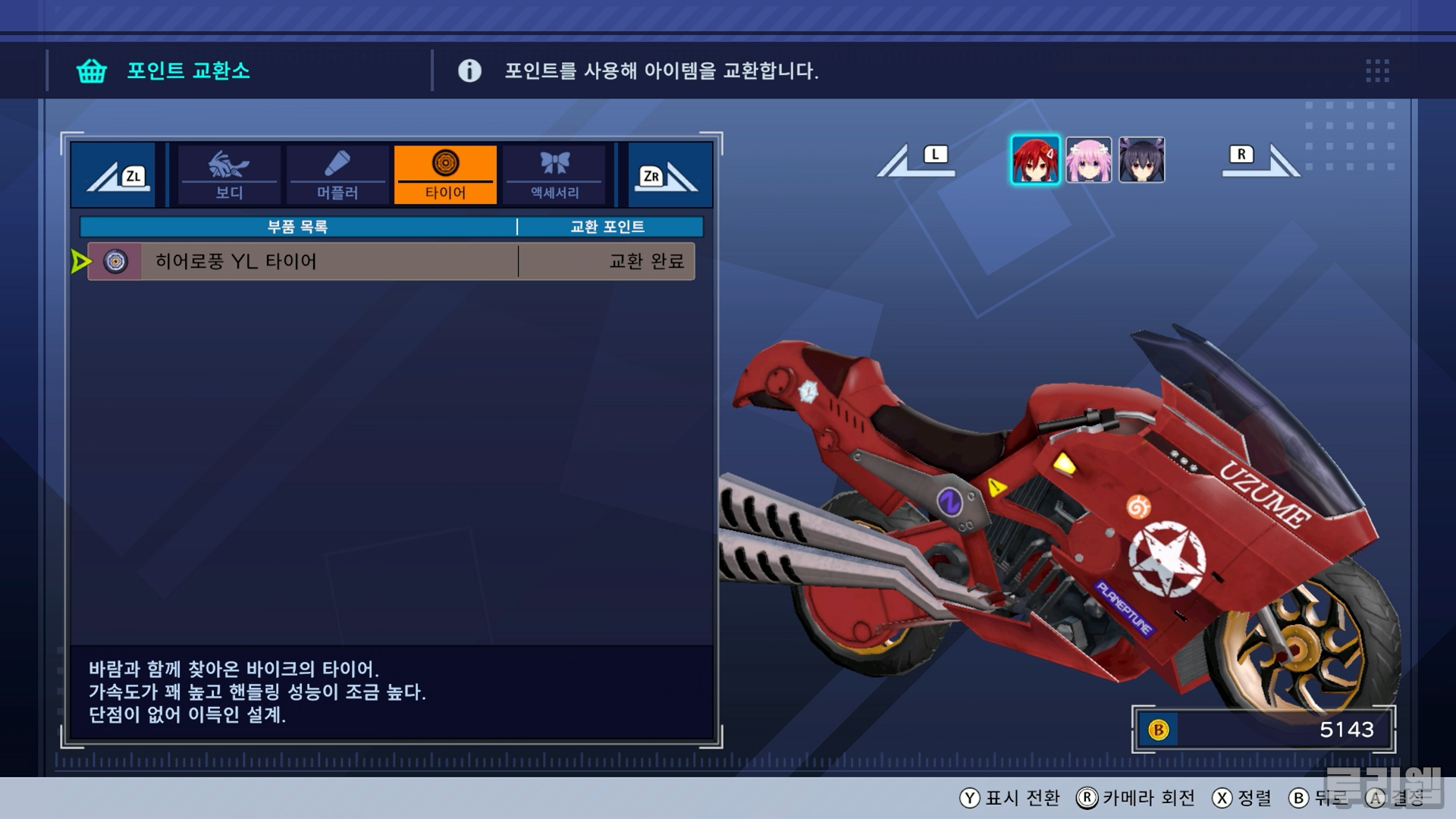Viewport: 1456px width, 819px height.
Task: Switch to the 보디 (Body) tab
Action: click(228, 175)
